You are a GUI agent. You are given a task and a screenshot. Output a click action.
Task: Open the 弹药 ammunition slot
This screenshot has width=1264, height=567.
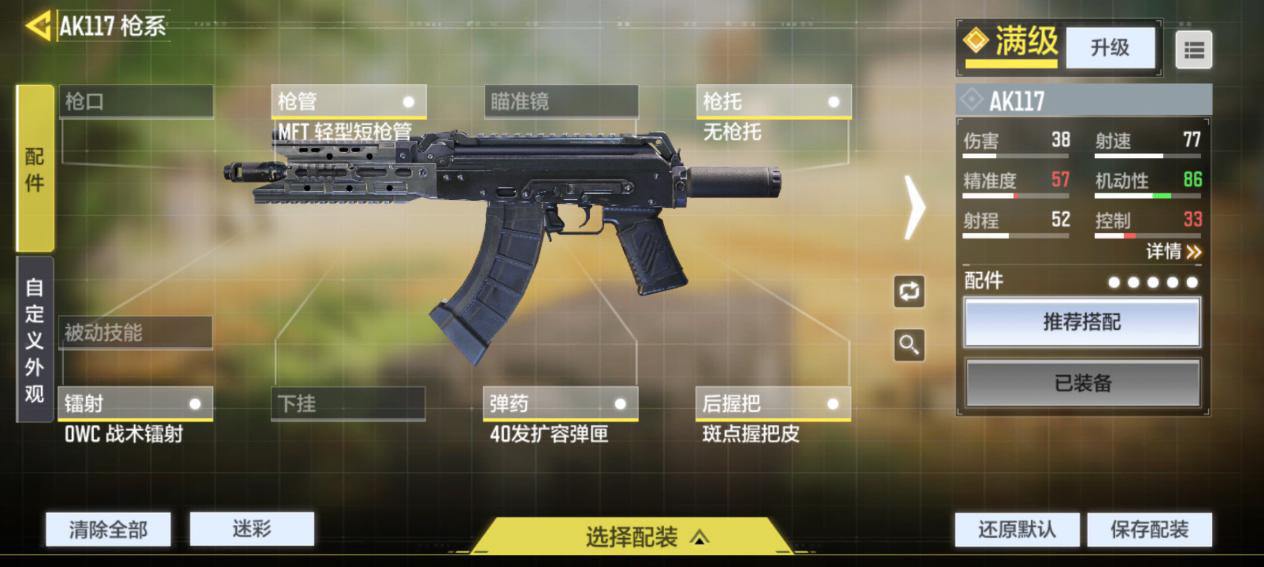pyautogui.click(x=560, y=404)
